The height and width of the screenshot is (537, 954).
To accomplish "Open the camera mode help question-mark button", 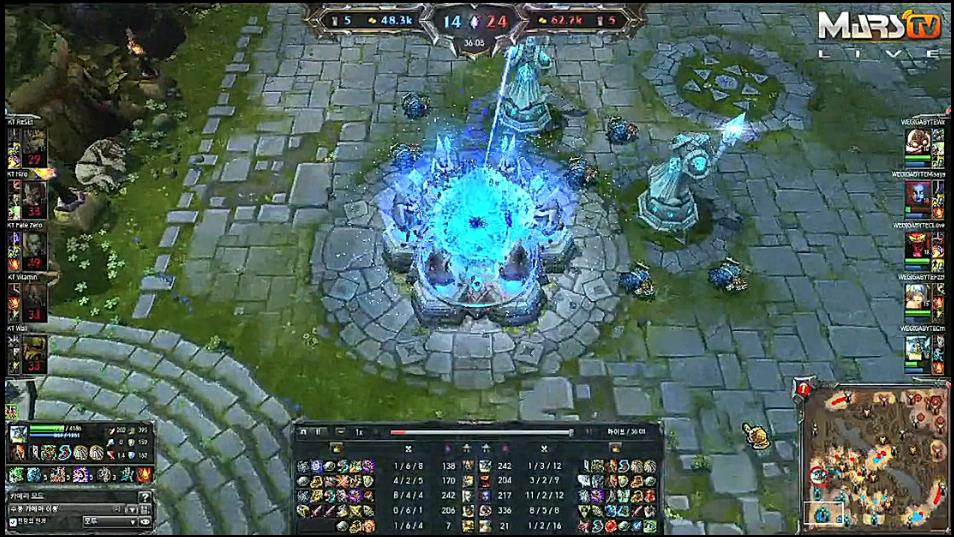I will coord(144,497).
